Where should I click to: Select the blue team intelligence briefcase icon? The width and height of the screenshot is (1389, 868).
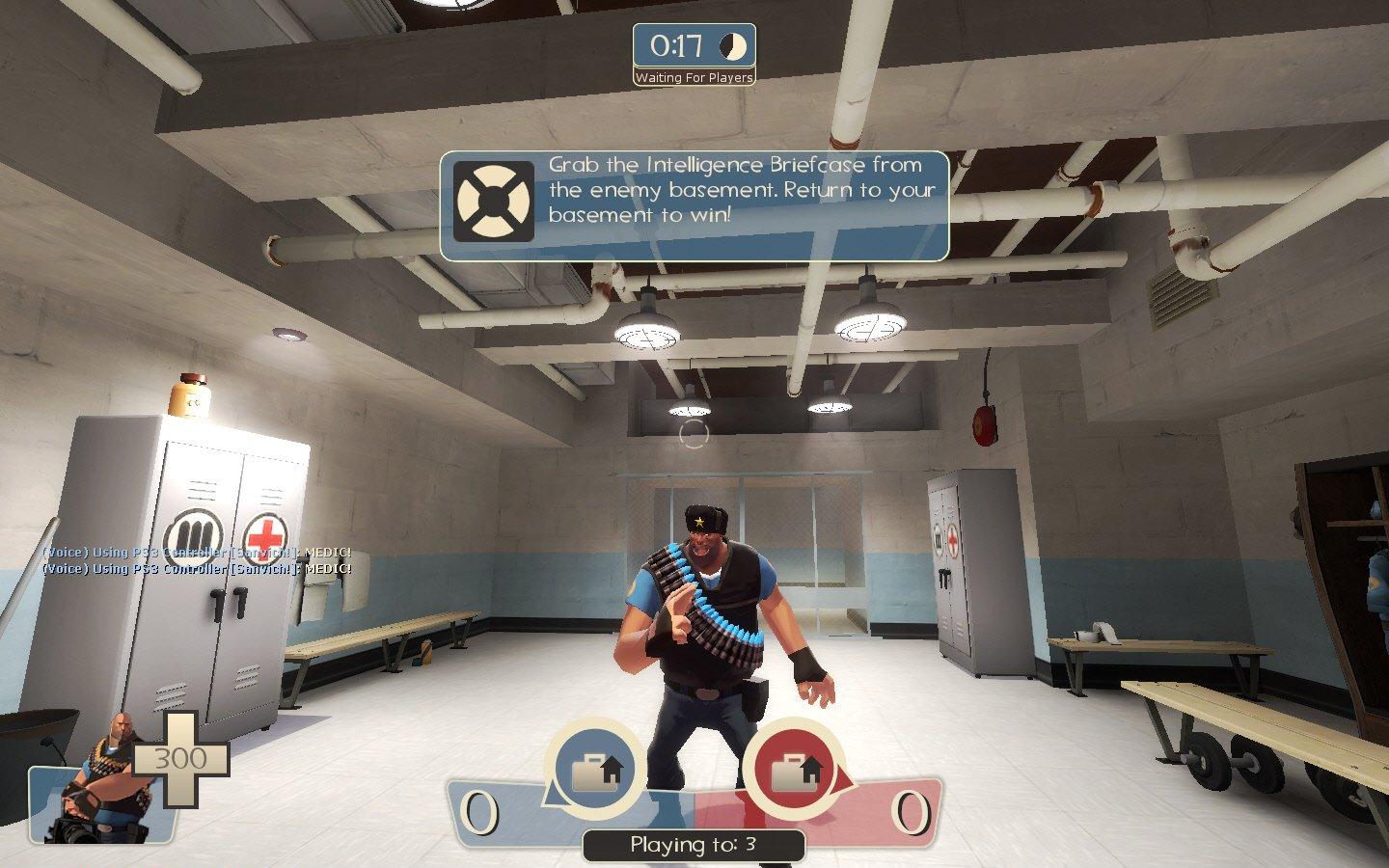coord(595,769)
